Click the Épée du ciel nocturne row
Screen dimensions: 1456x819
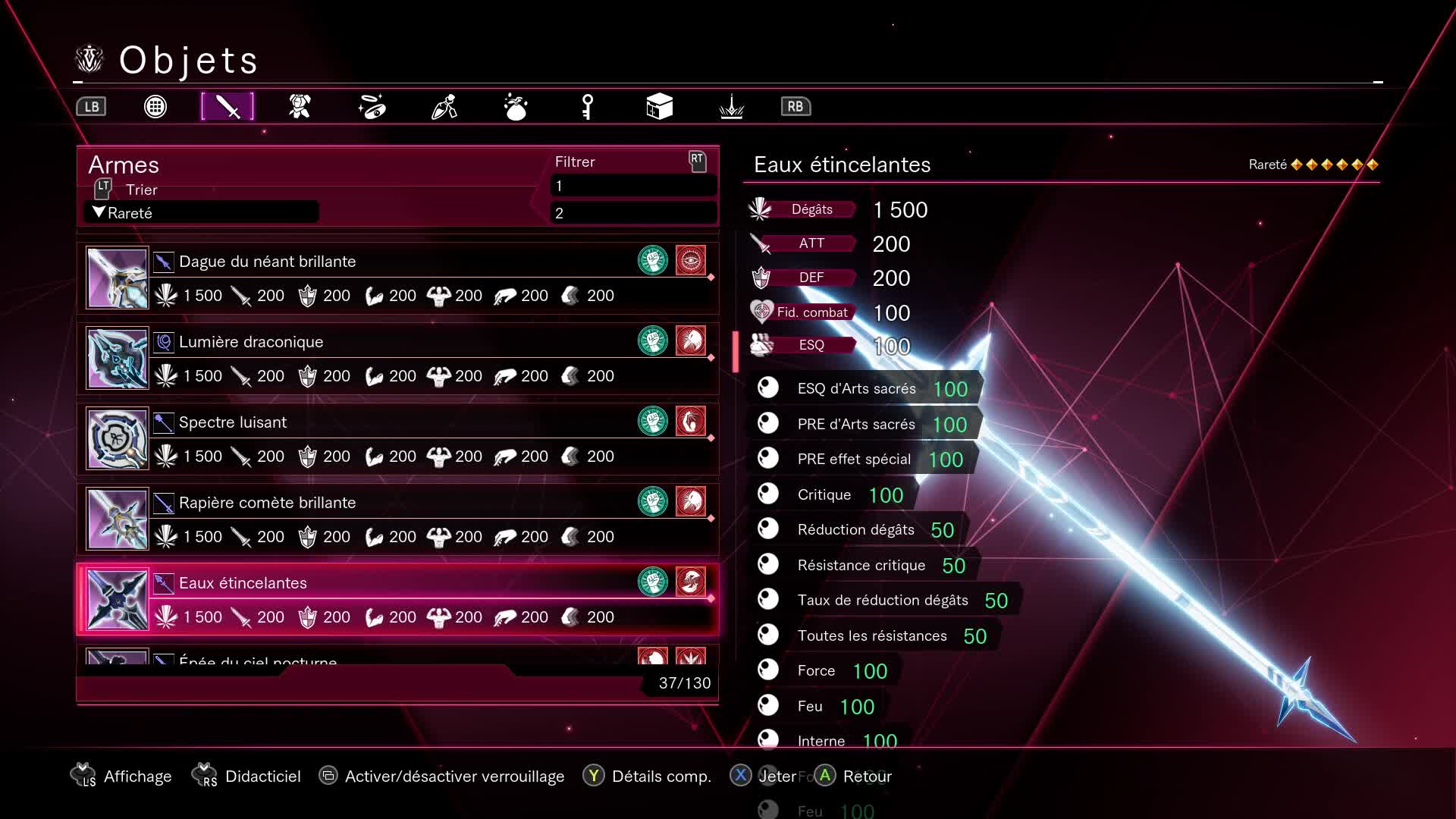(x=397, y=657)
